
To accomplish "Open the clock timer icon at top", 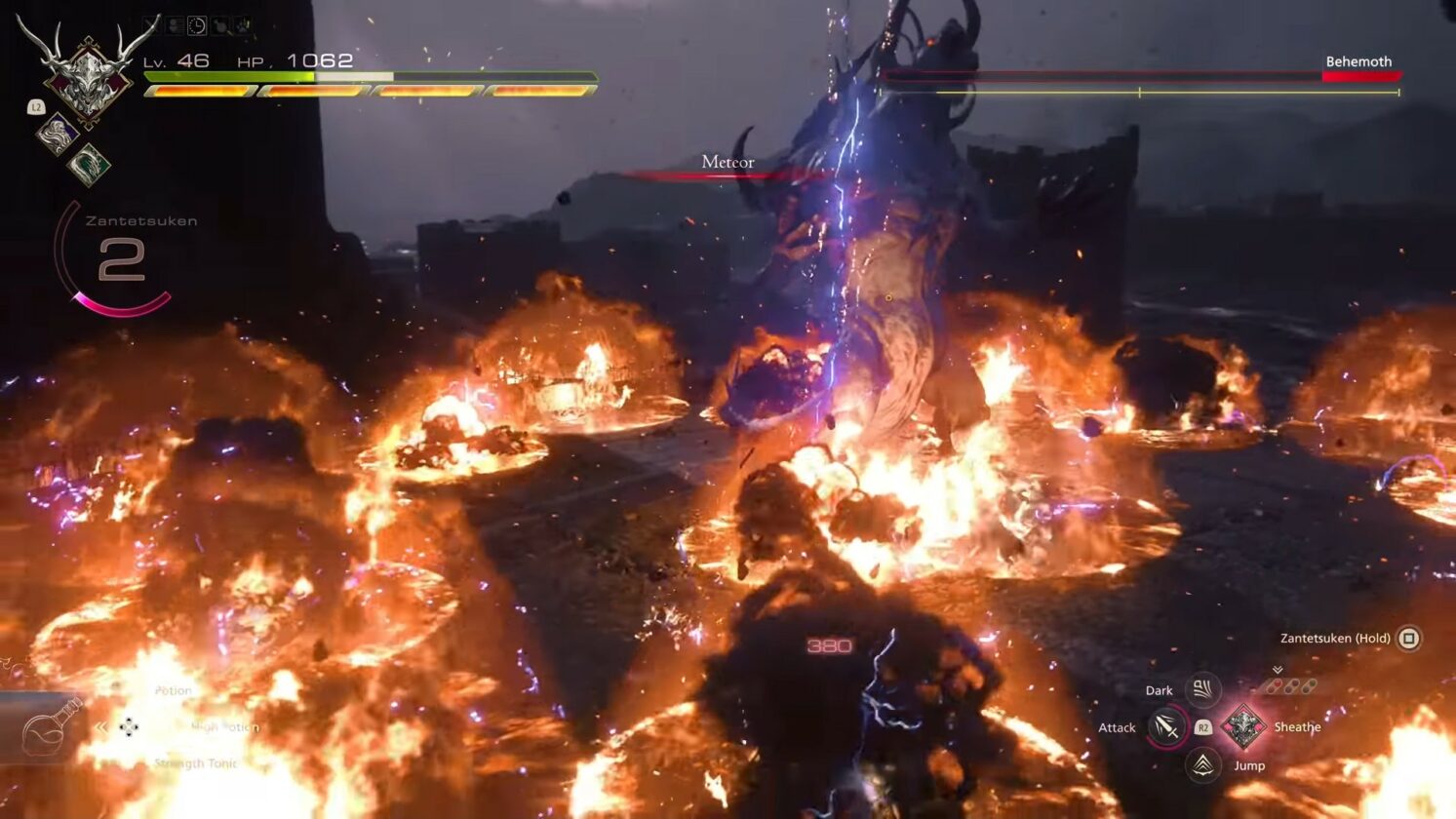I will [196, 24].
